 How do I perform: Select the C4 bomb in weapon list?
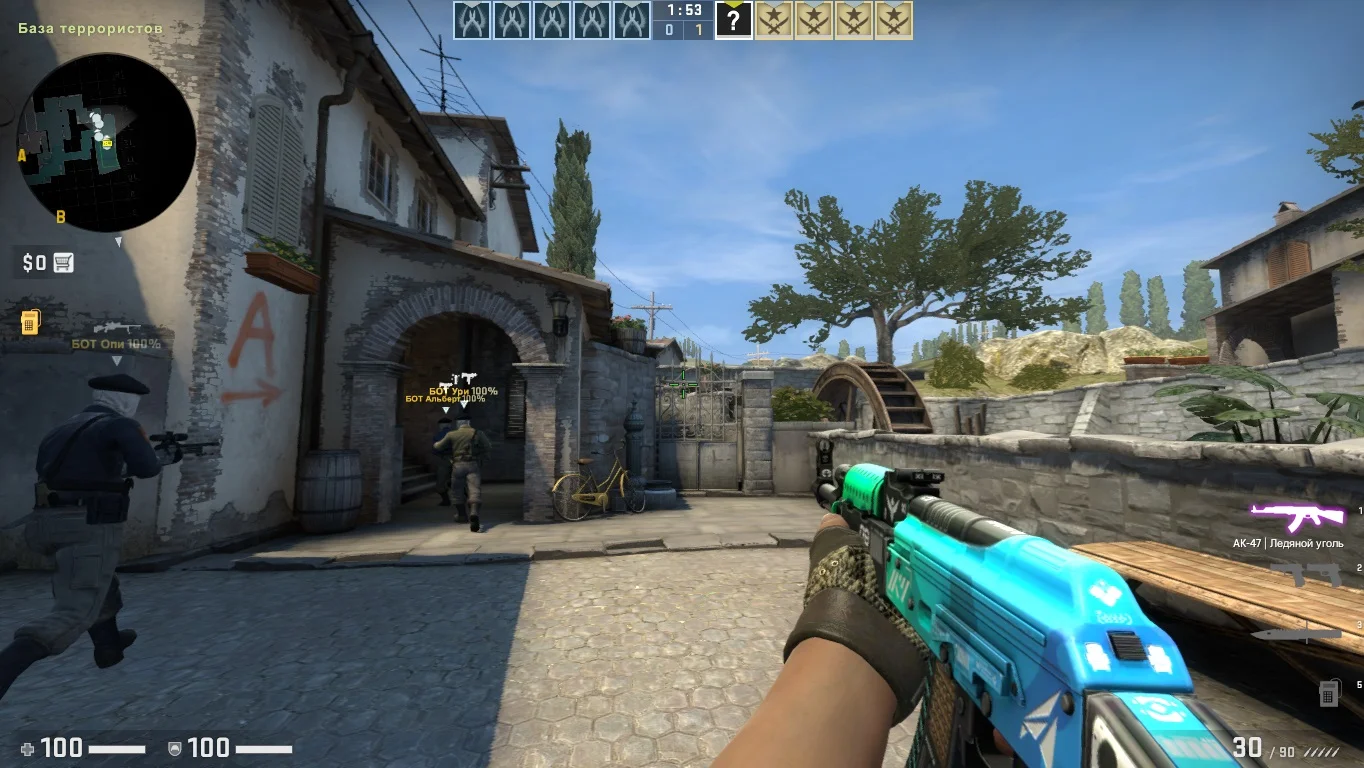click(1329, 691)
